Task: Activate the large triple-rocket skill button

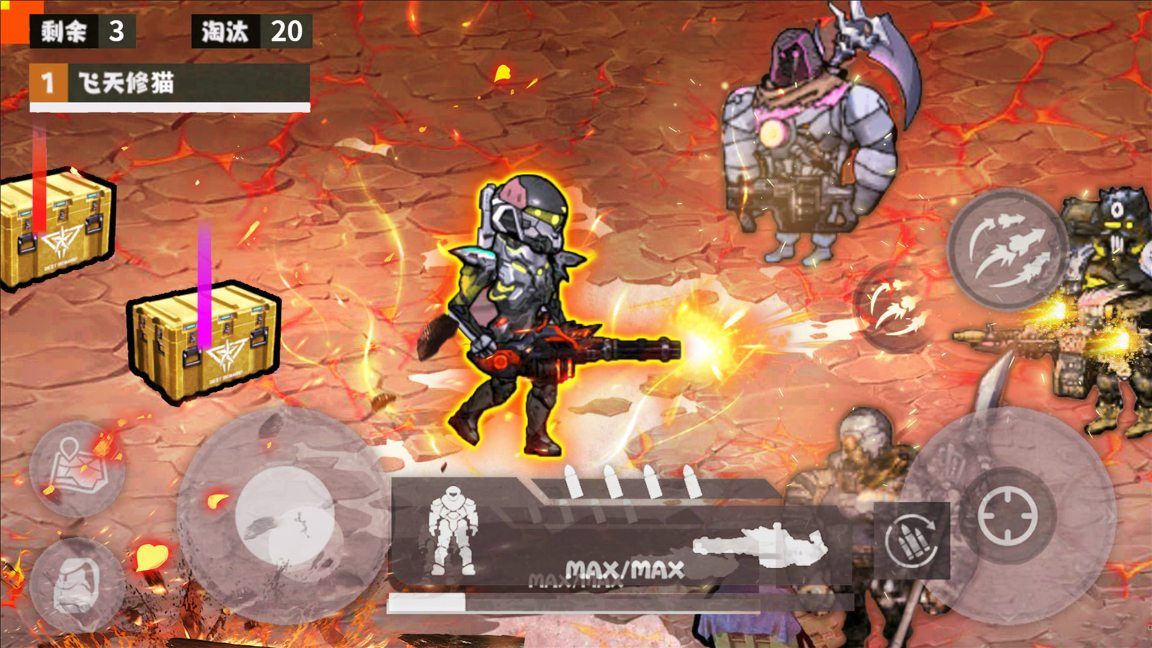Action: click(x=1006, y=246)
